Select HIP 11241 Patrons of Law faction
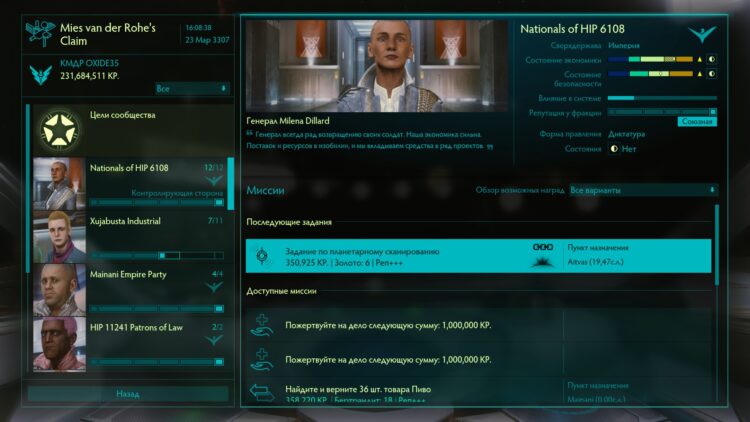The height and width of the screenshot is (422, 750). coord(130,341)
